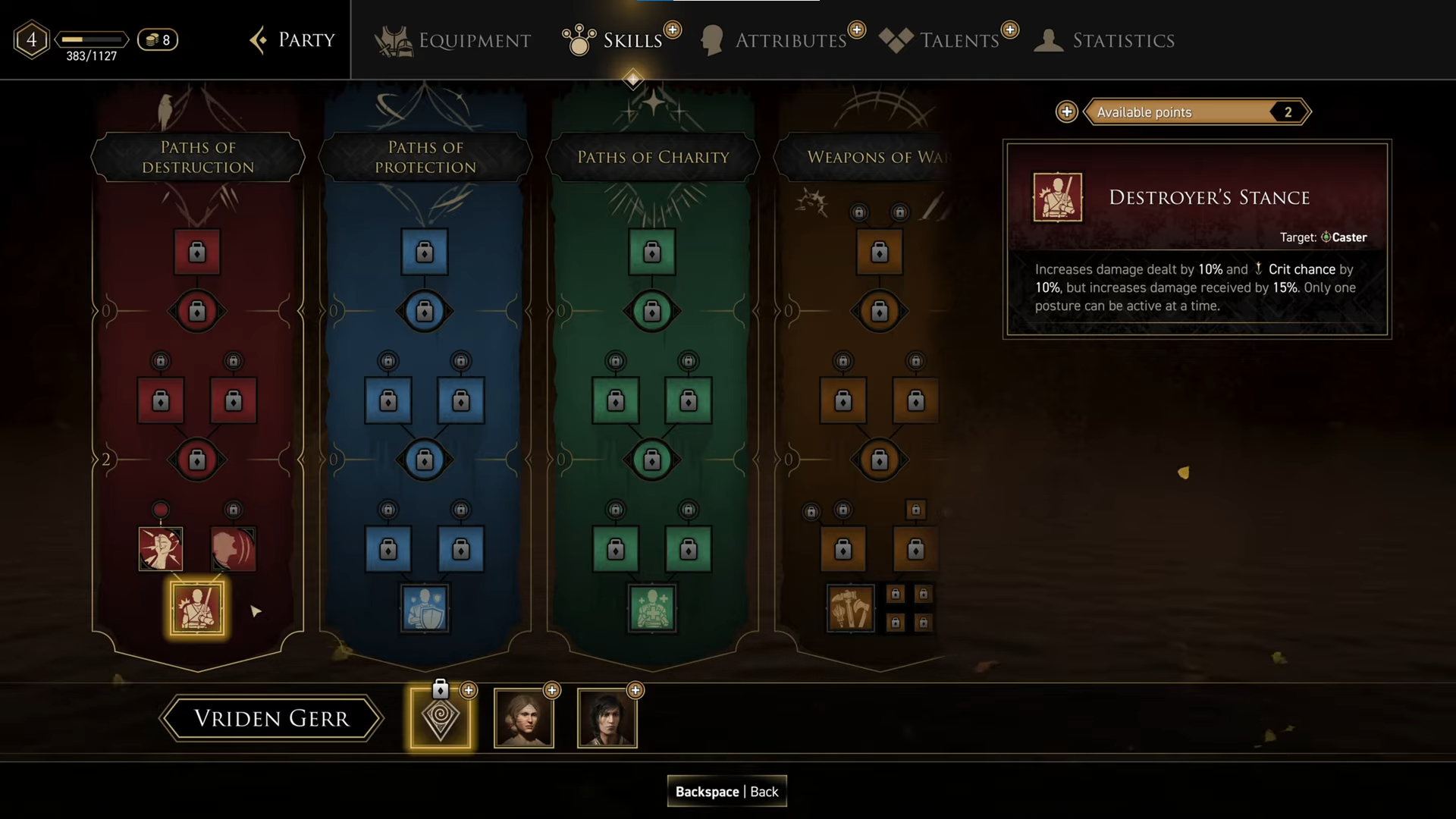Viewport: 1456px width, 819px height.
Task: Open the Paths of Destruction header
Action: point(198,157)
